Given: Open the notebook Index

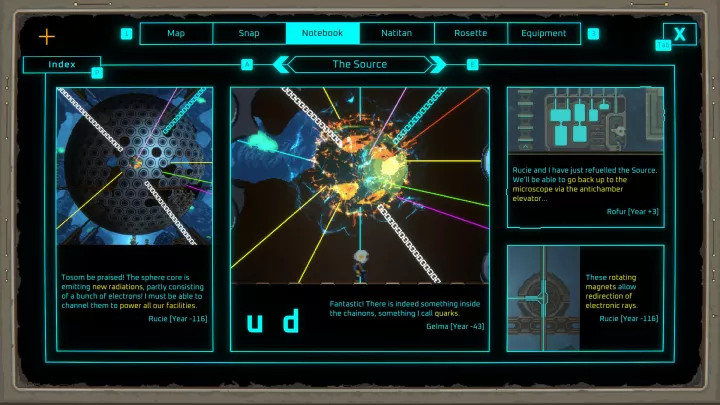Looking at the screenshot, I should tap(61, 64).
